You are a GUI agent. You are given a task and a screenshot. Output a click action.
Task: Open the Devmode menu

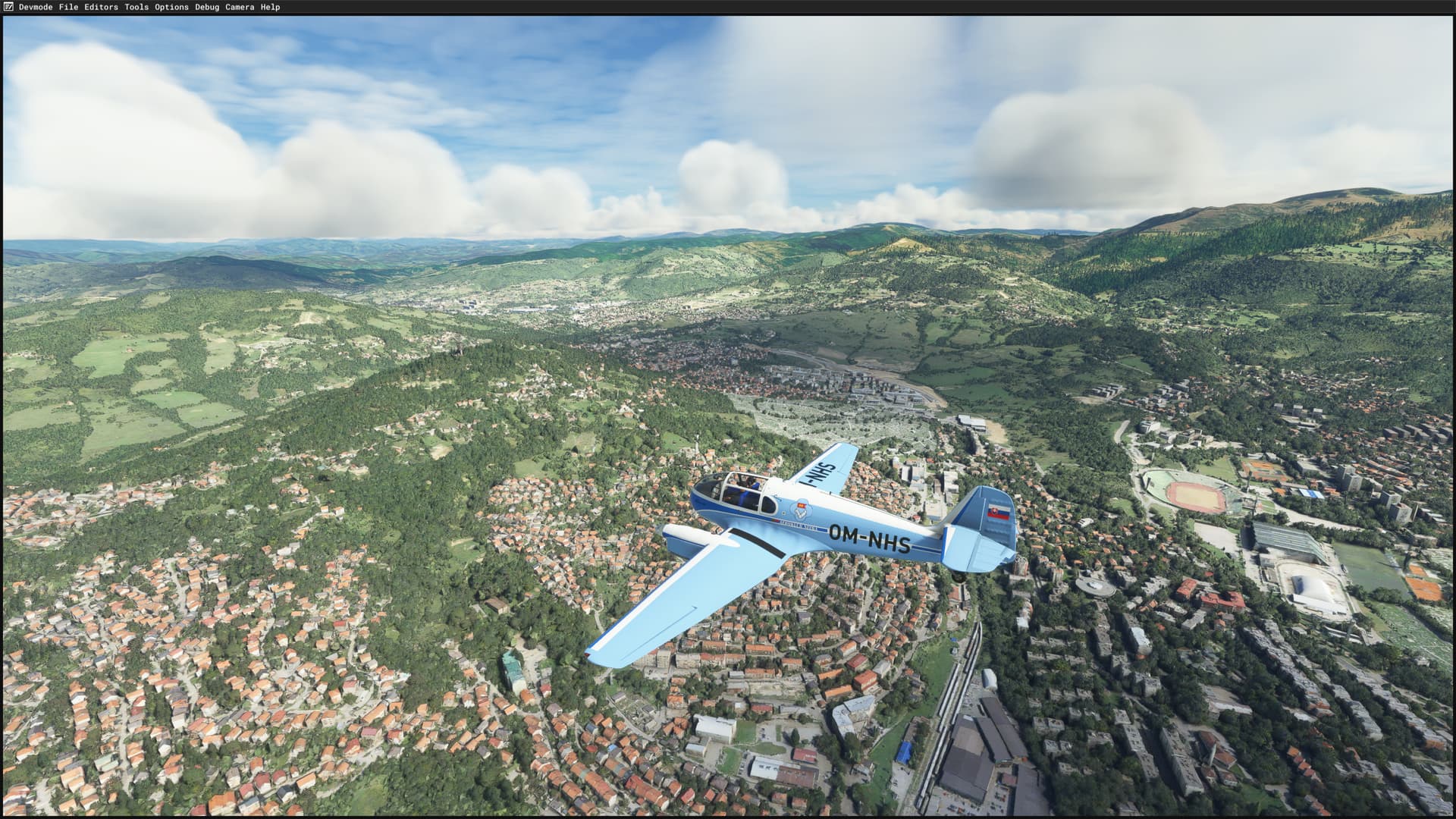[36, 7]
